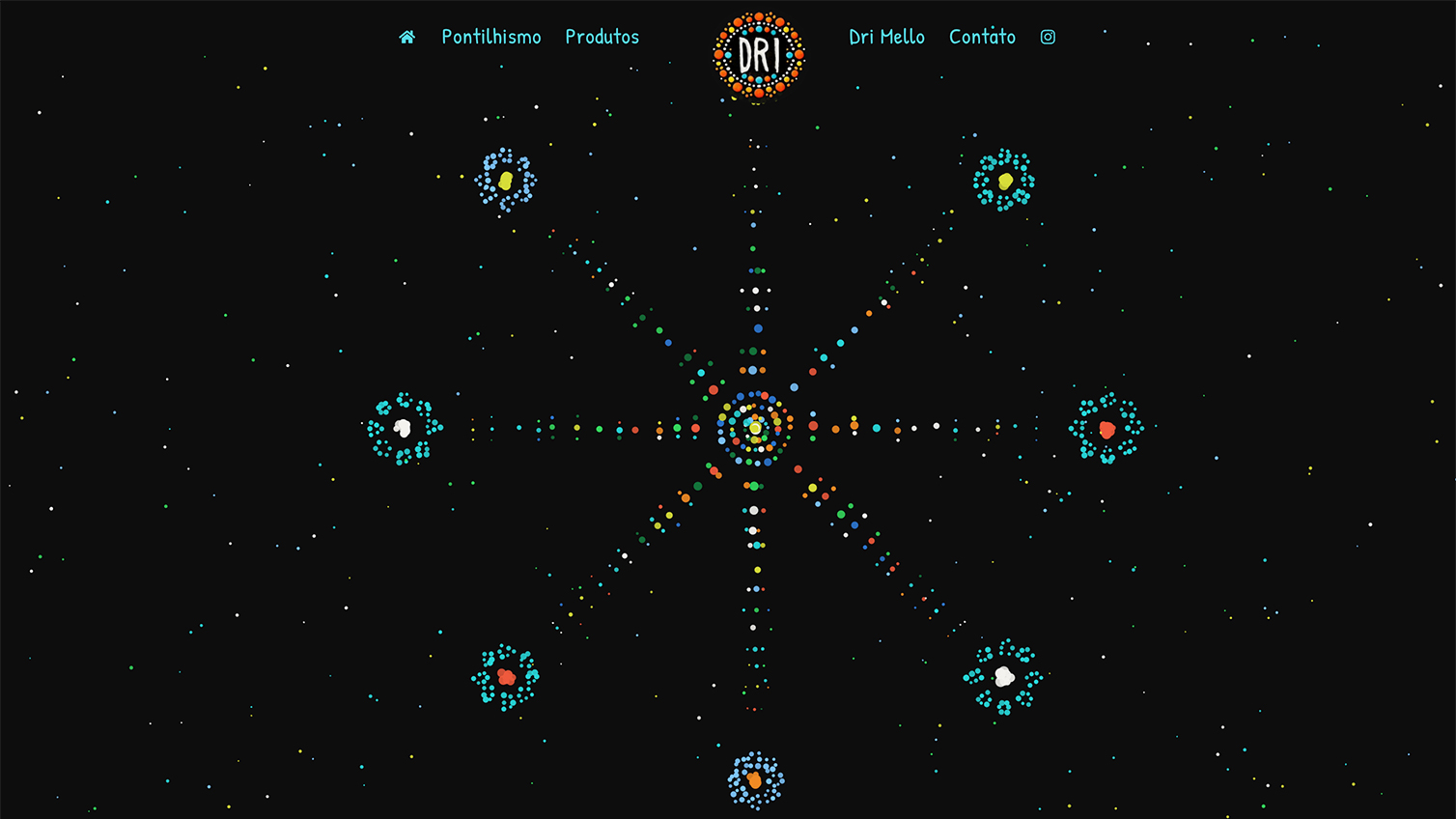Expand the Produtos dropdown
The width and height of the screenshot is (1456, 819).
click(x=602, y=37)
